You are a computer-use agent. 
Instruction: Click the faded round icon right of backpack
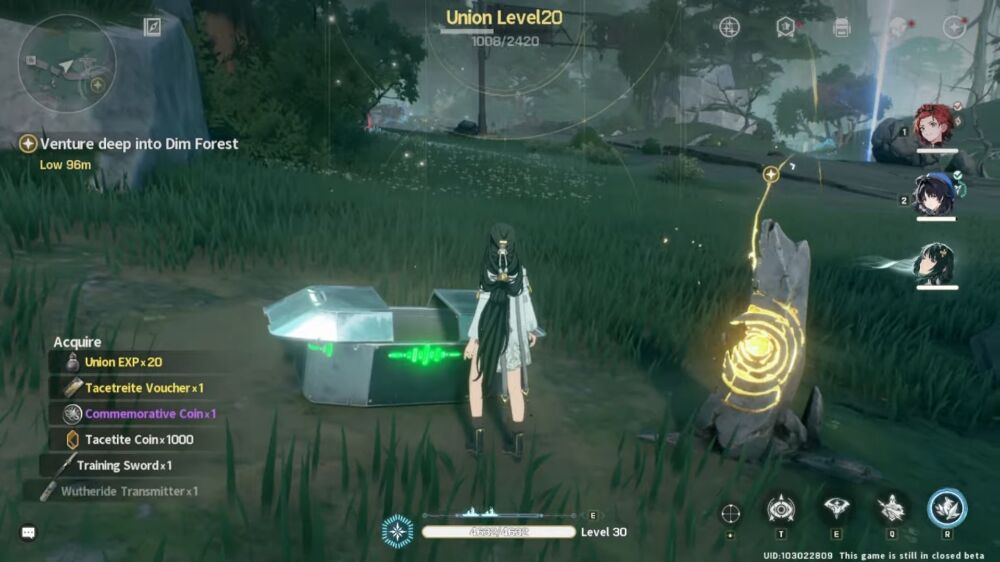click(898, 27)
